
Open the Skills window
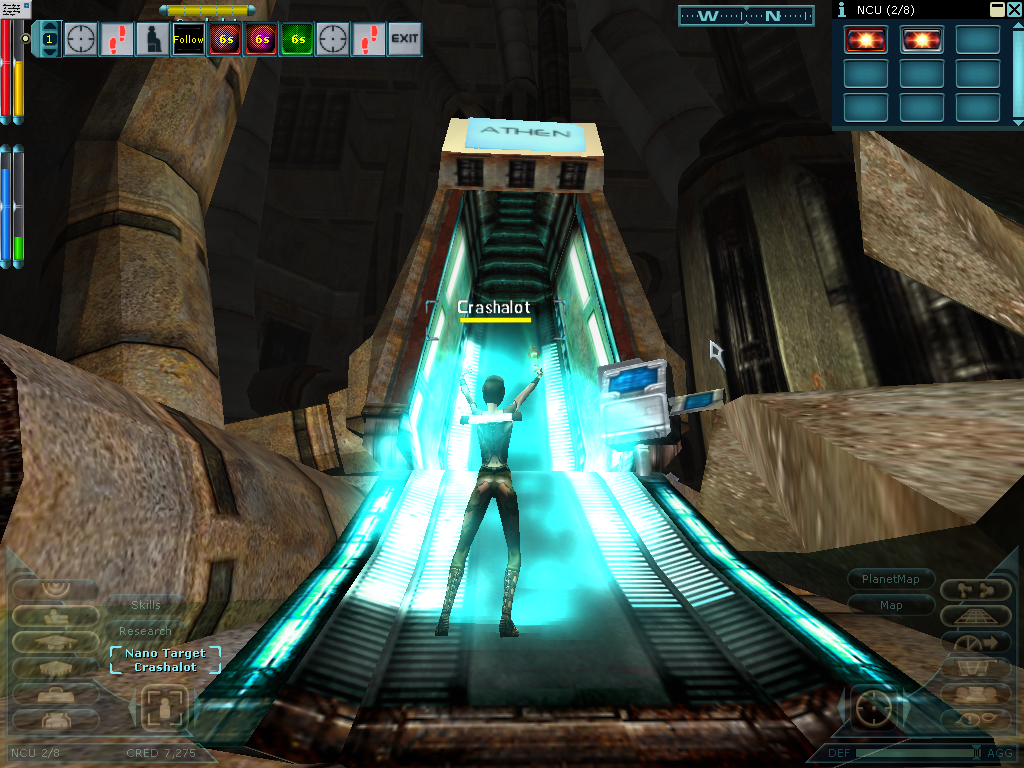tap(146, 605)
